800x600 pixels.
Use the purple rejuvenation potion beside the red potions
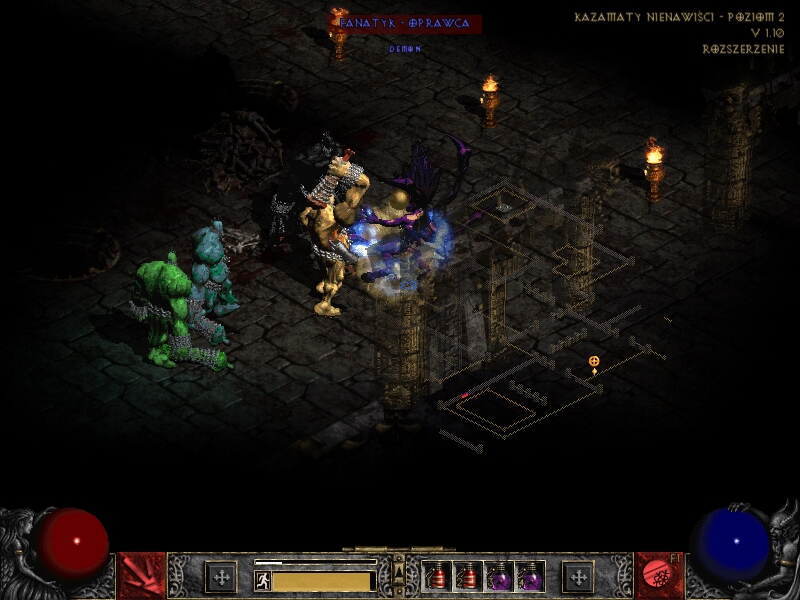[x=499, y=577]
